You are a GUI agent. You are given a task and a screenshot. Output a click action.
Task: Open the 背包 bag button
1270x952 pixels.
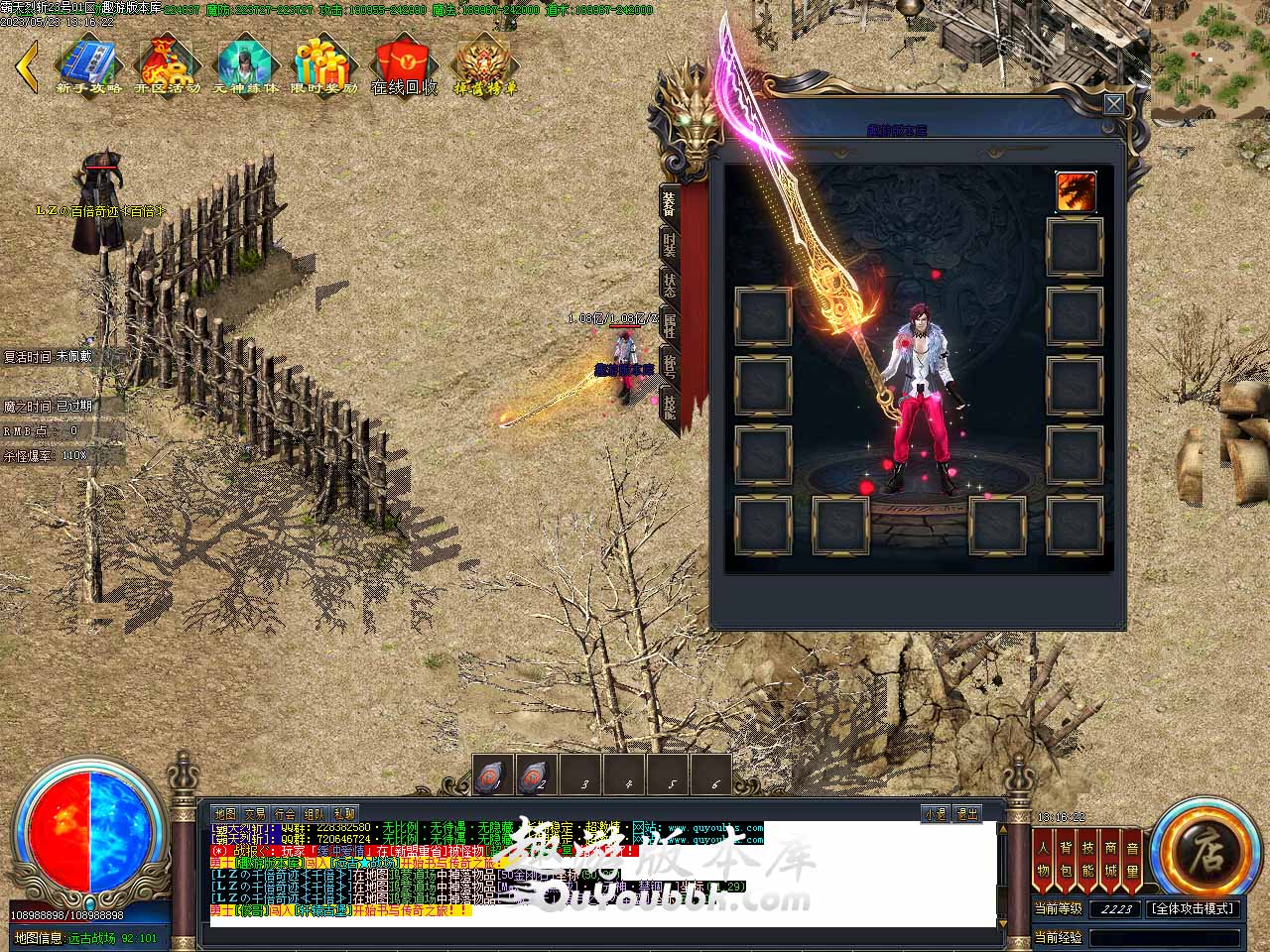(1066, 859)
